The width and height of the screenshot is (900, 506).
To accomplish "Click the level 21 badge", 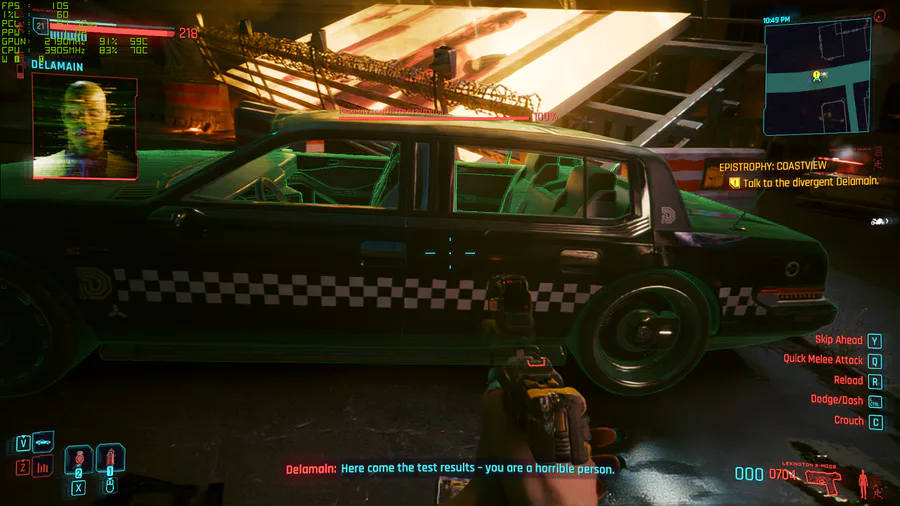I will tap(41, 26).
